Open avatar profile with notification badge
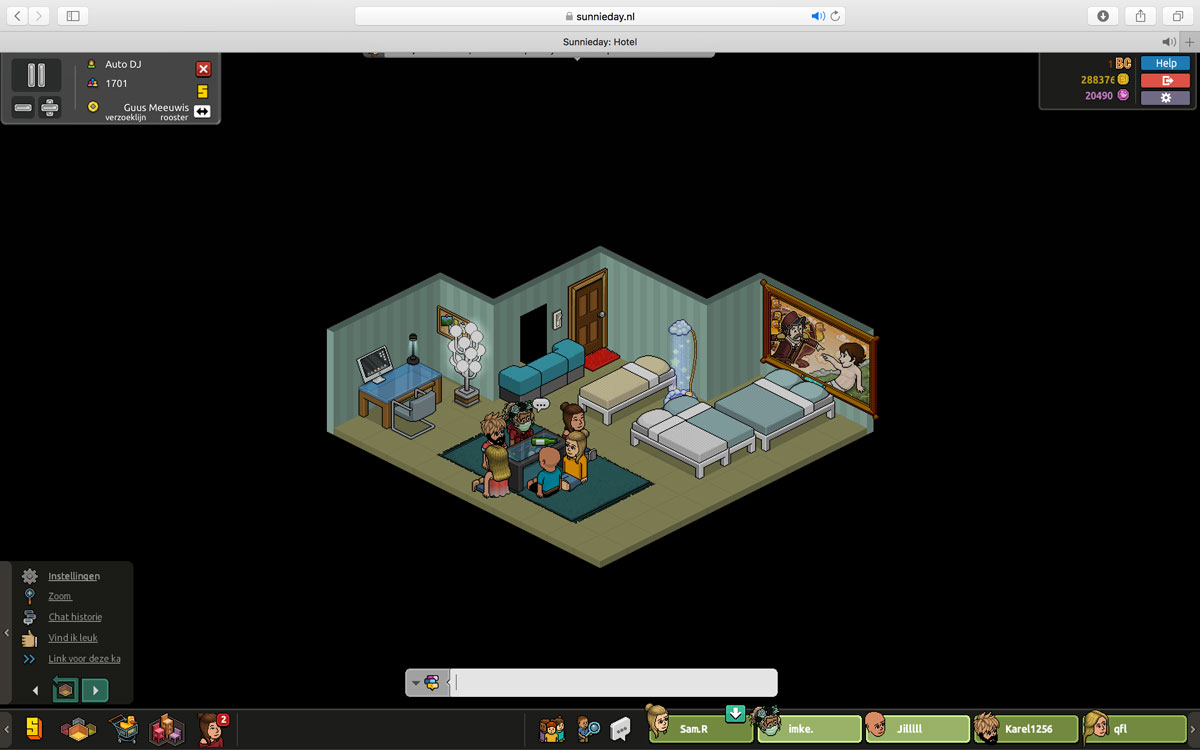This screenshot has width=1200, height=750. [211, 730]
